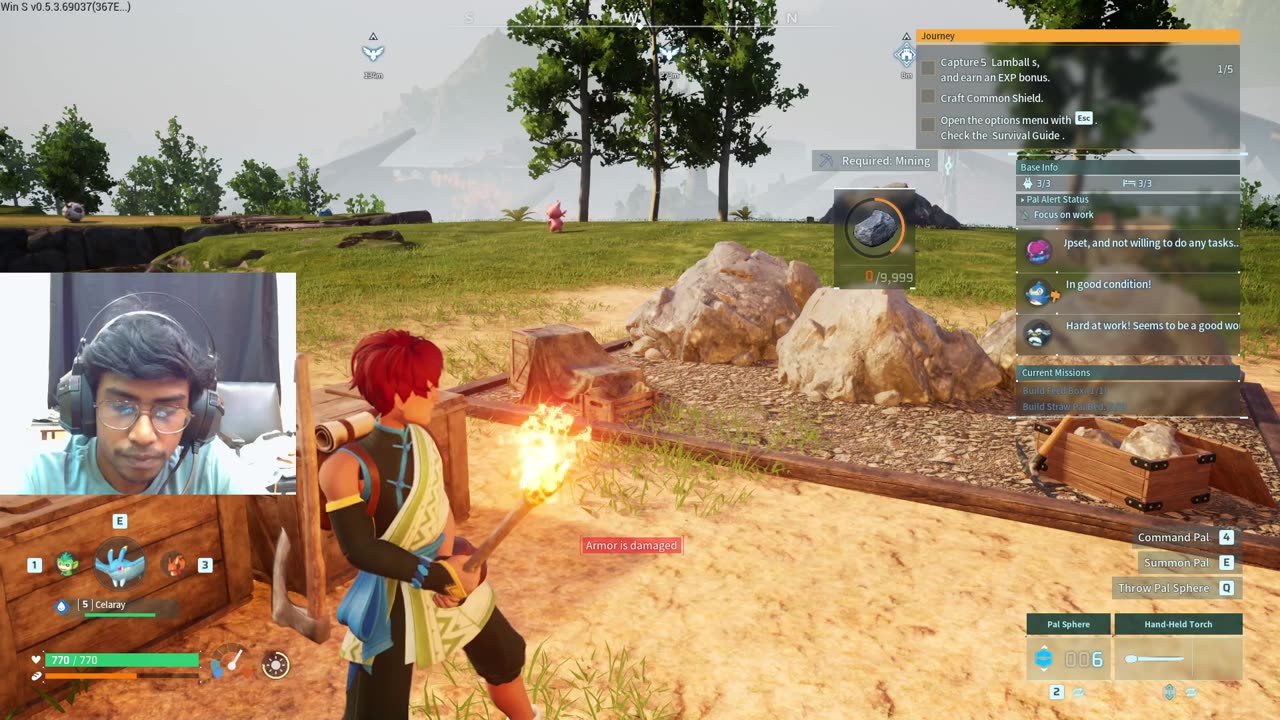Select the Pal Sphere item slot
Viewport: 1280px width, 720px height.
(1068, 659)
